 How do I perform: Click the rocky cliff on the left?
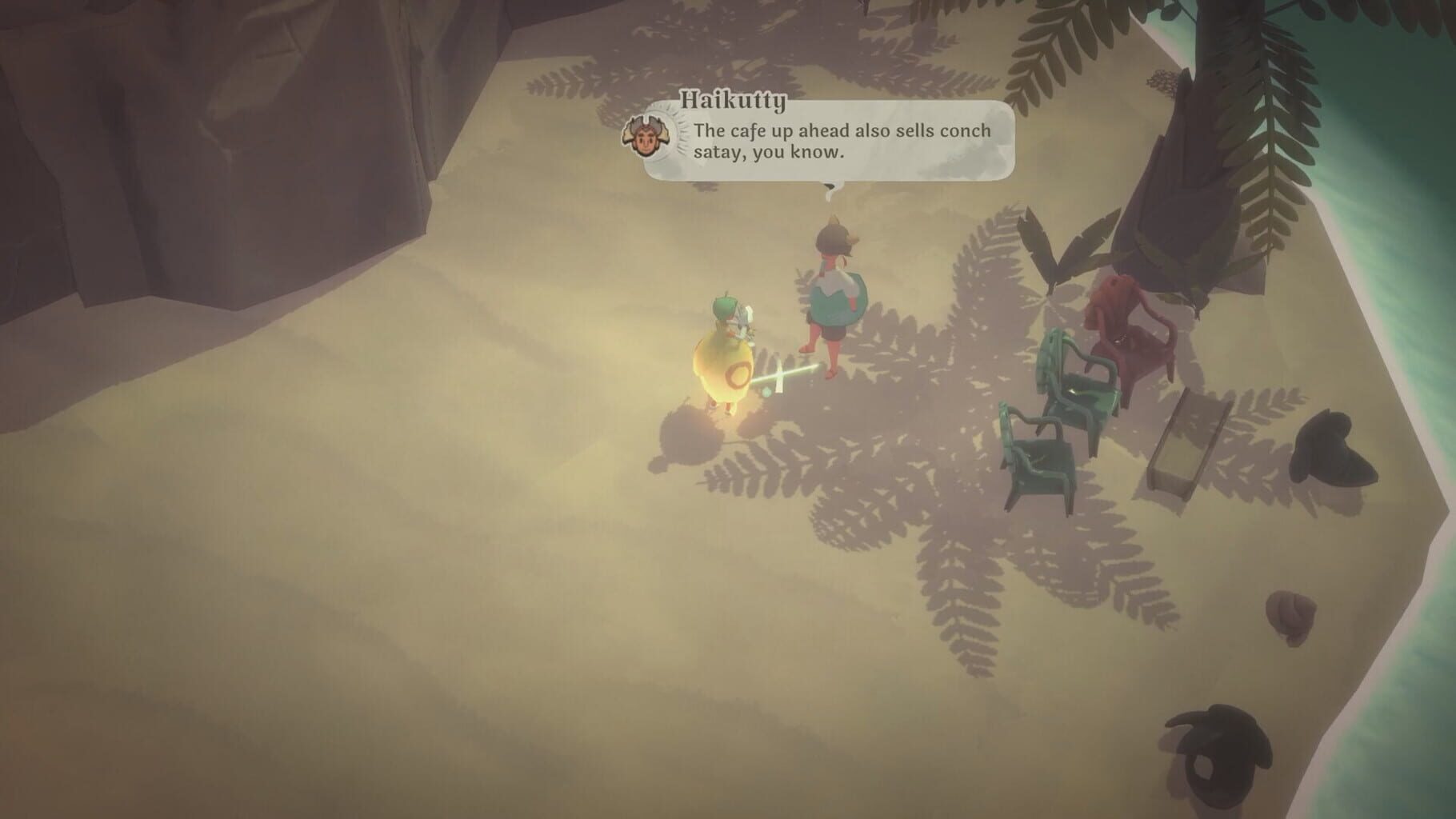click(x=224, y=160)
